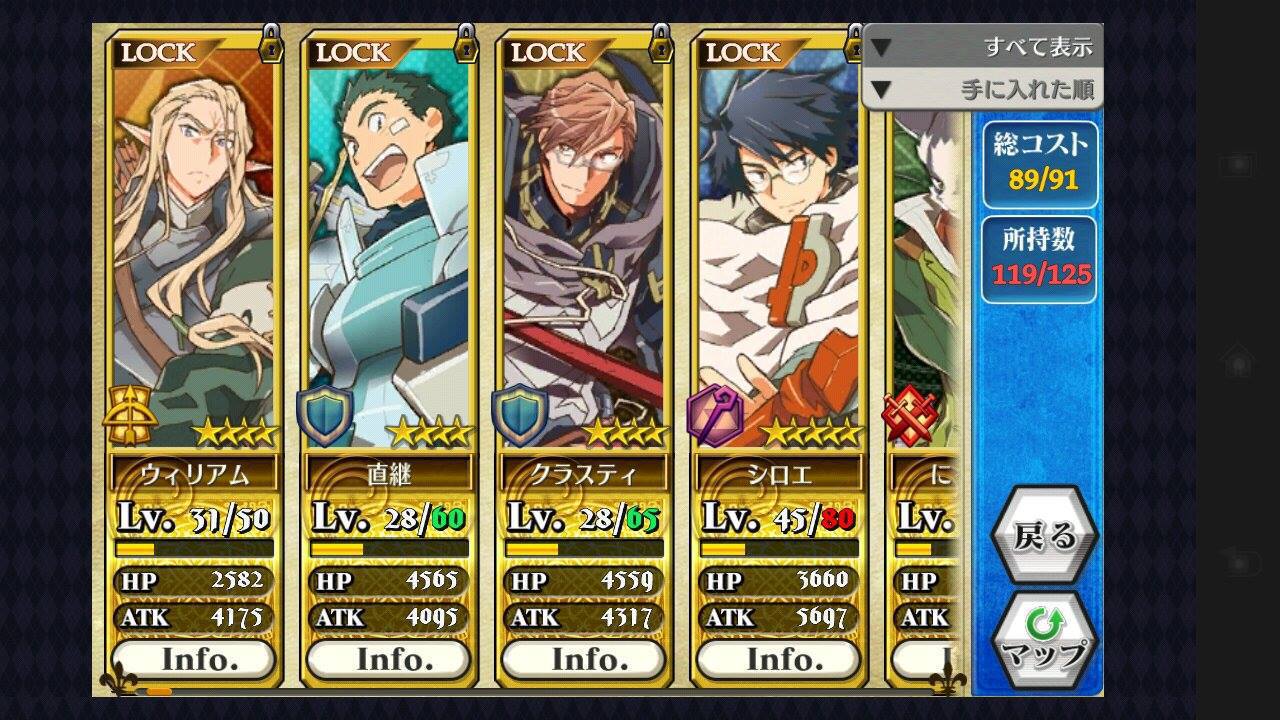This screenshot has width=1280, height=720.
Task: Open Info for ウィリアム card
Action: (193, 659)
